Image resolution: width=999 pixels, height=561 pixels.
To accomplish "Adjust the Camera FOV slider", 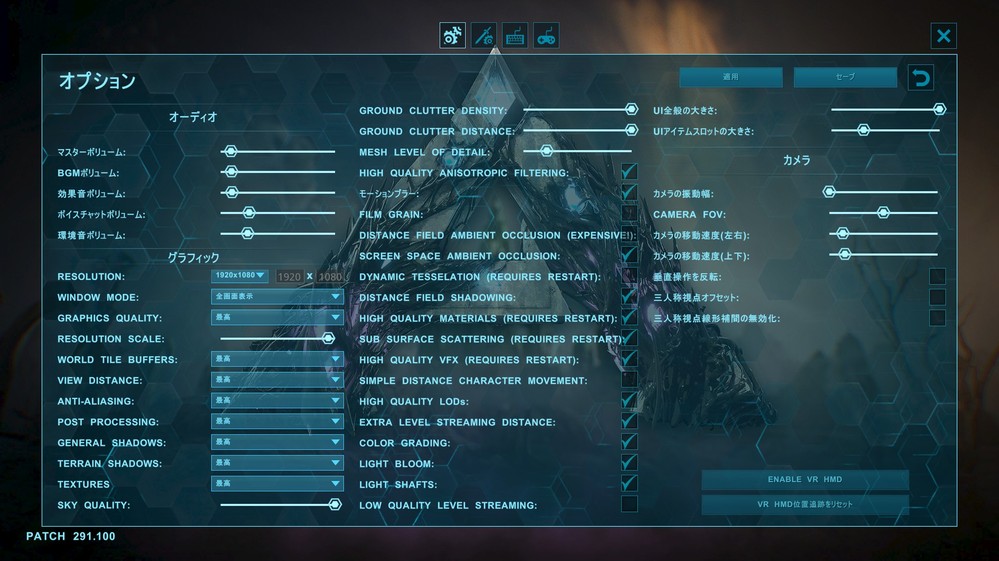I will click(x=883, y=213).
